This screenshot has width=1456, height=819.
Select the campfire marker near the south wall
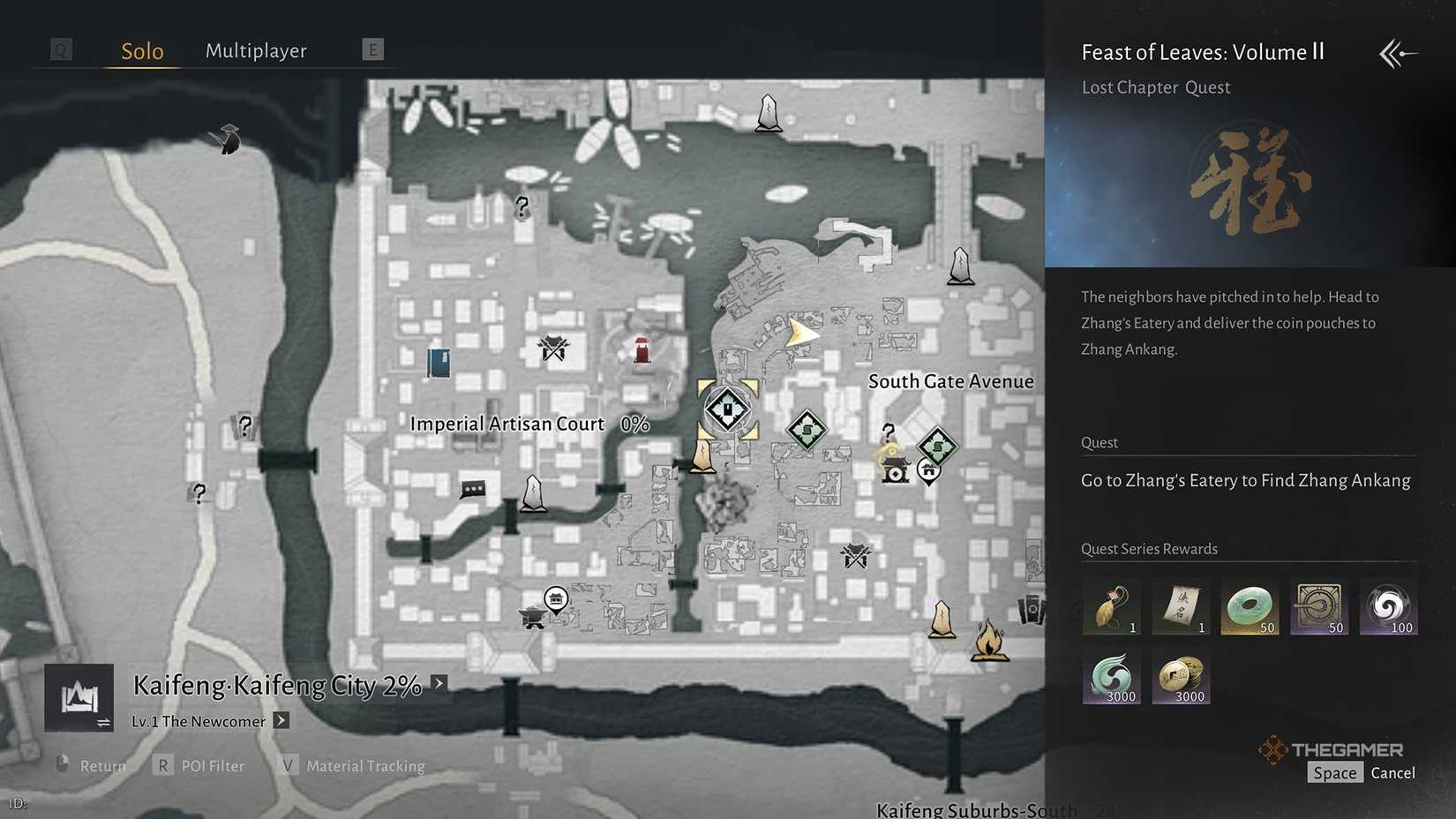(x=990, y=640)
